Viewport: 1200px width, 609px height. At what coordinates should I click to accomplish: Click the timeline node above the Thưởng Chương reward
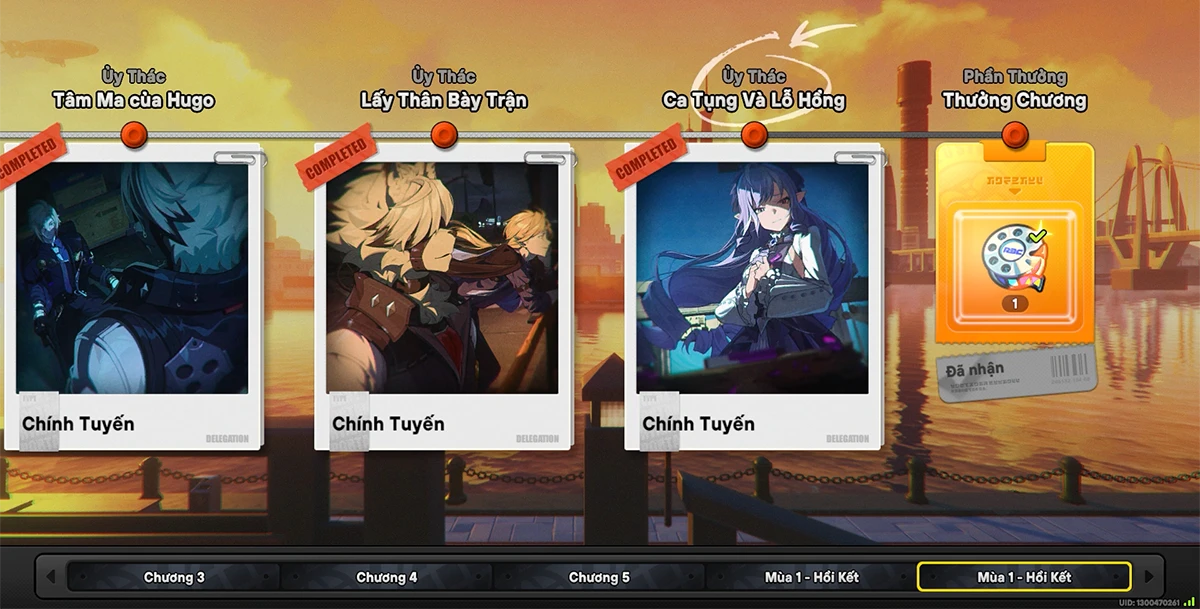(x=1015, y=134)
